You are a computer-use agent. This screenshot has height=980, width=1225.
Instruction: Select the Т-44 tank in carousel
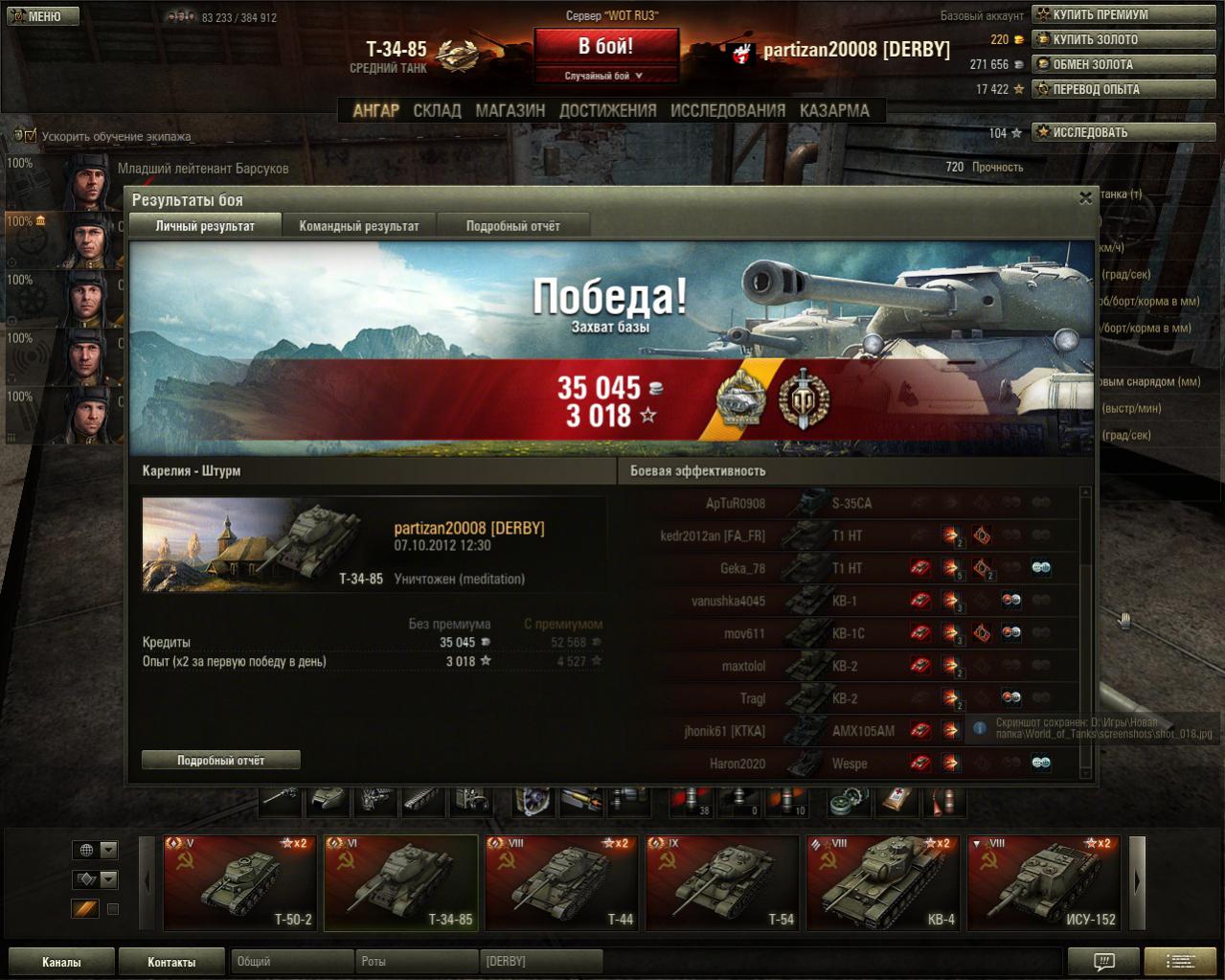click(561, 883)
